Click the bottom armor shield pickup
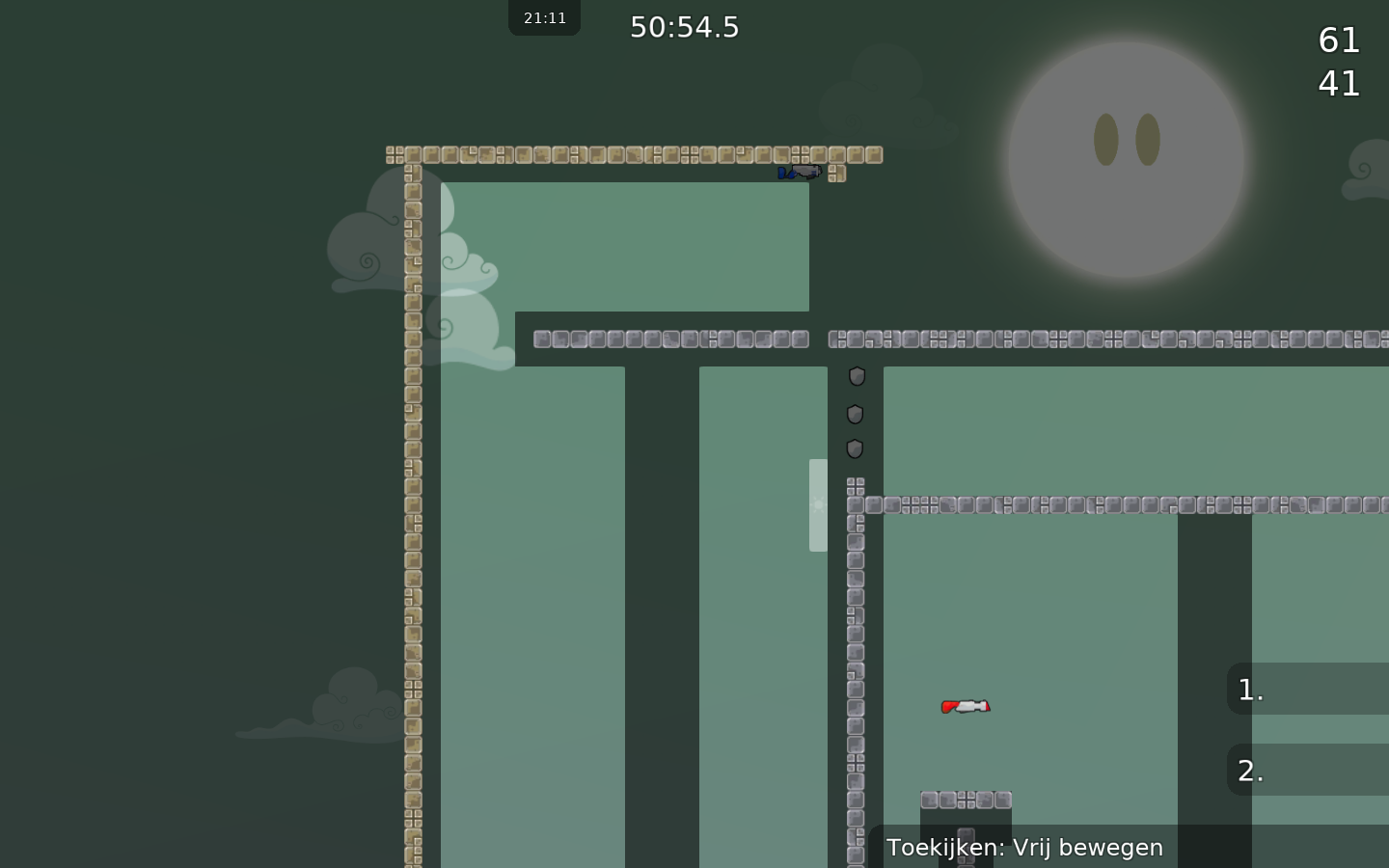Screen dimensions: 1389x868 [853, 448]
